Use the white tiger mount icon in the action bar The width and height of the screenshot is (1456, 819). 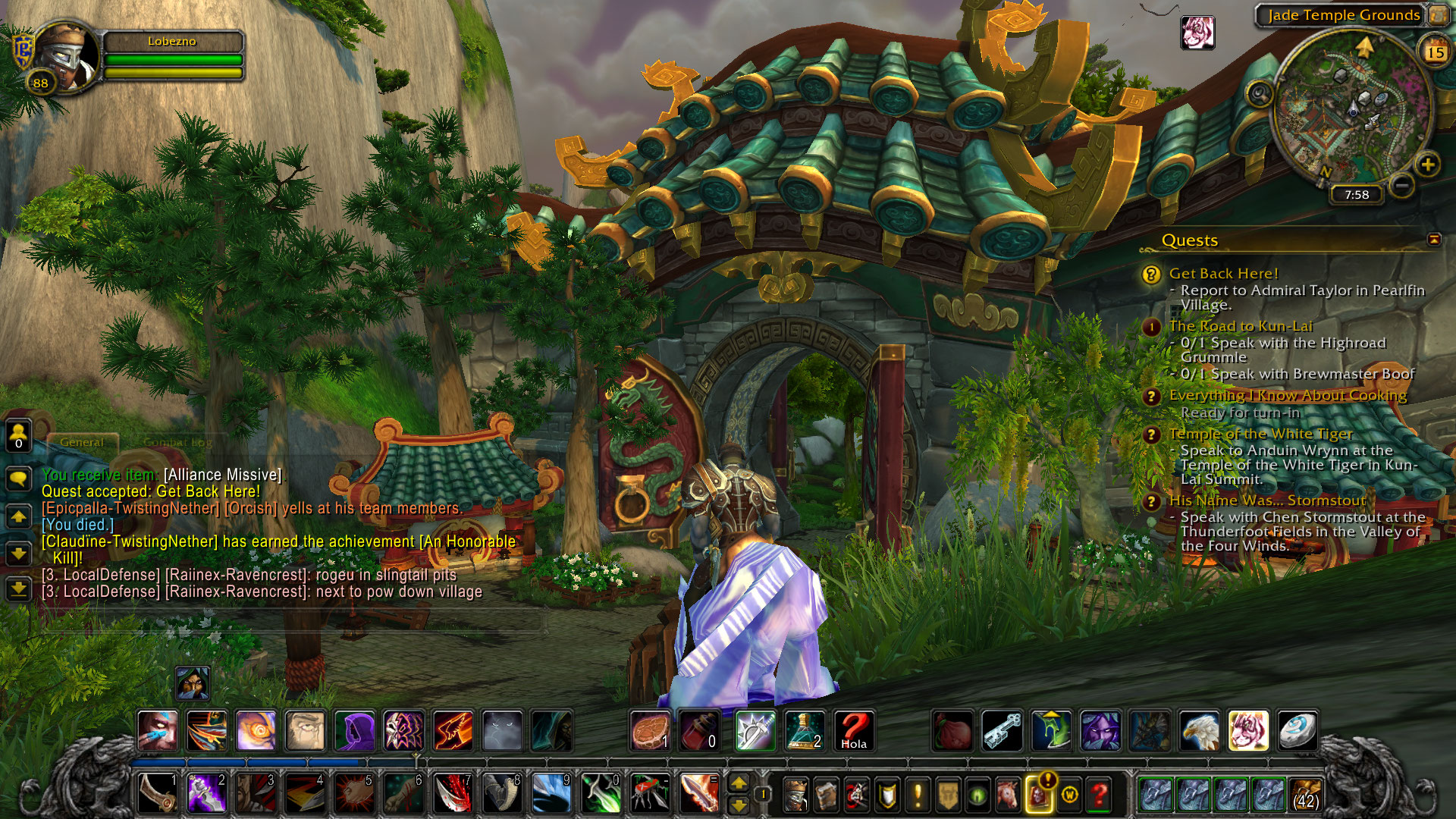pyautogui.click(x=1247, y=730)
